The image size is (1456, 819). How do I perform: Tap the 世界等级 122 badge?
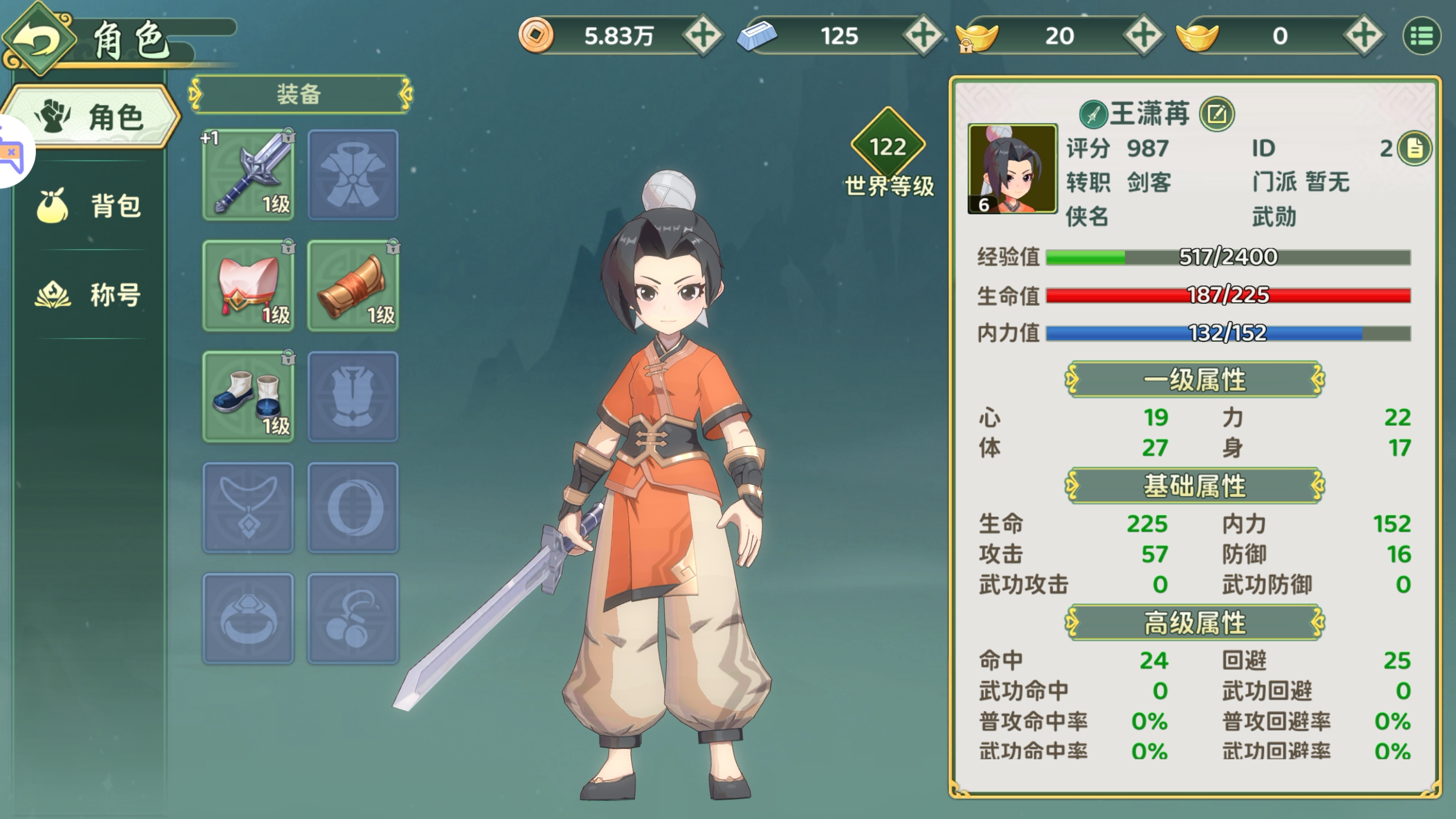(x=888, y=147)
